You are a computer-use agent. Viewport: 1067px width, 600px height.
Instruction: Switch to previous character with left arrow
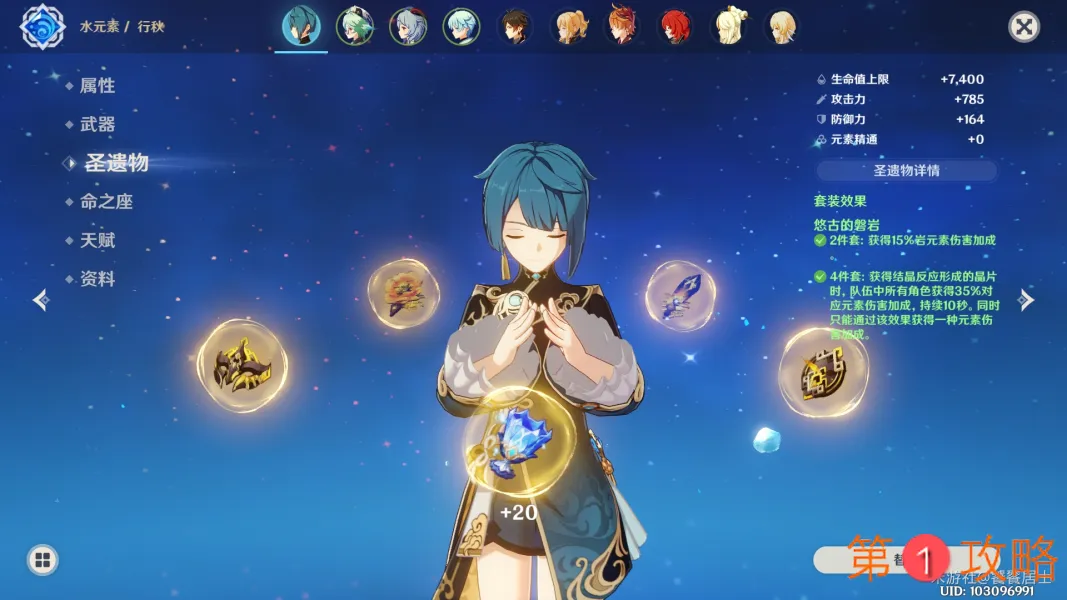[40, 300]
